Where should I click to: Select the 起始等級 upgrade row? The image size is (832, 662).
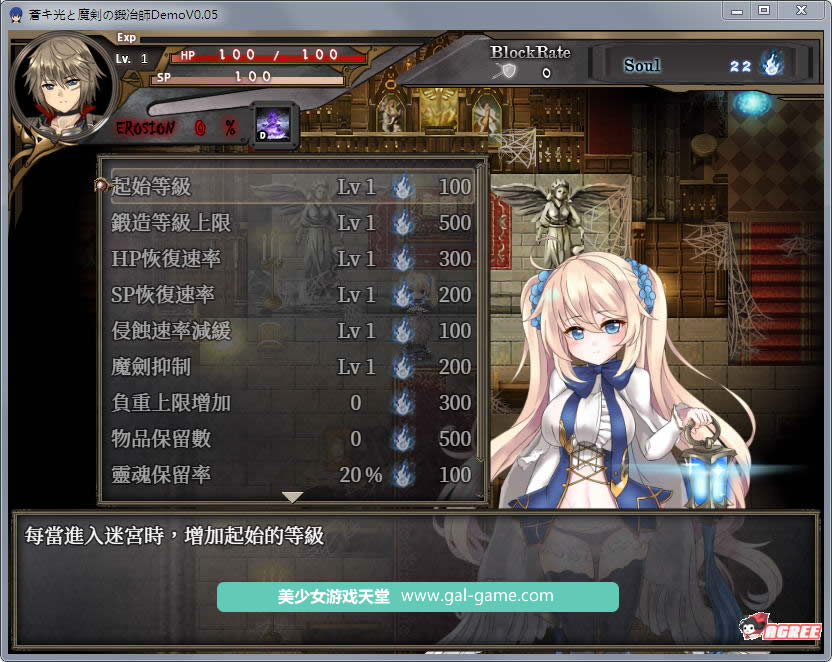291,187
